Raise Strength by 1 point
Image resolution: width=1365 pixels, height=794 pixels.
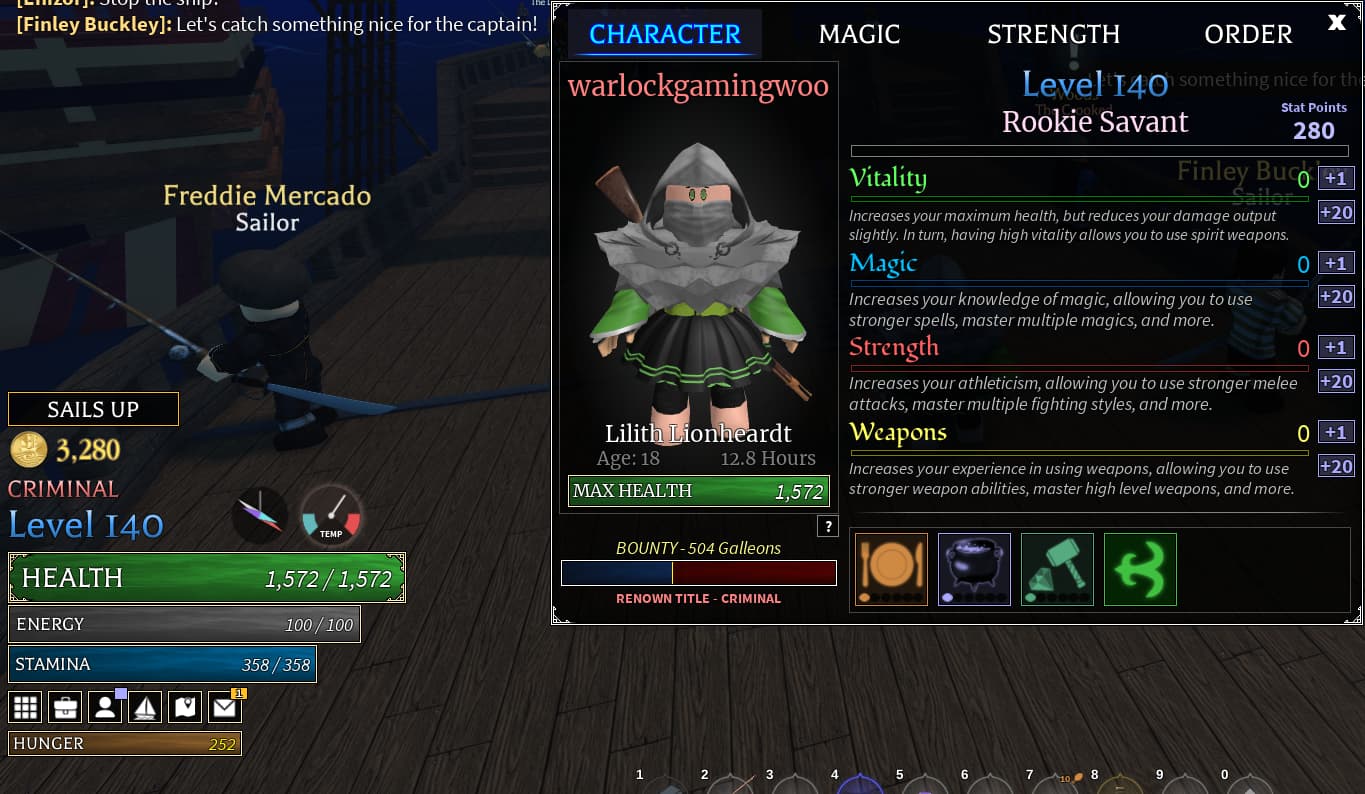pos(1335,347)
